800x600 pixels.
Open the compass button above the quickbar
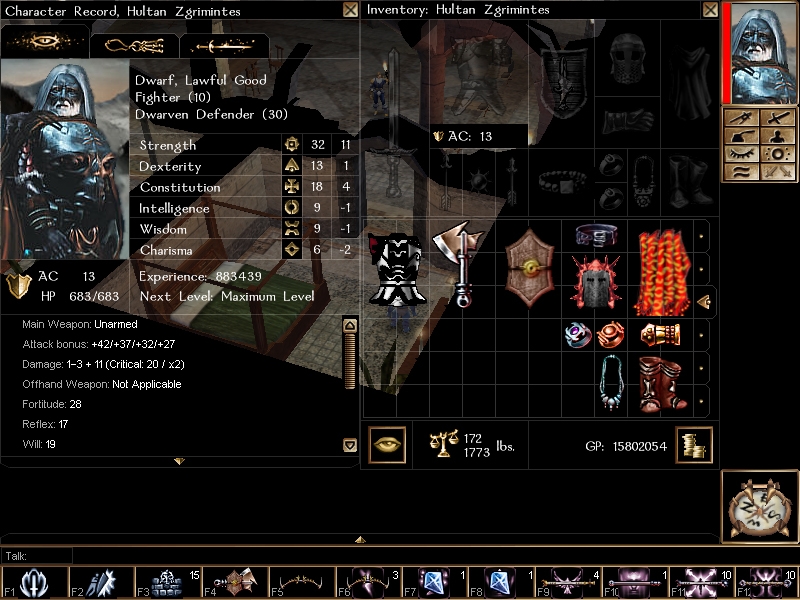(760, 507)
